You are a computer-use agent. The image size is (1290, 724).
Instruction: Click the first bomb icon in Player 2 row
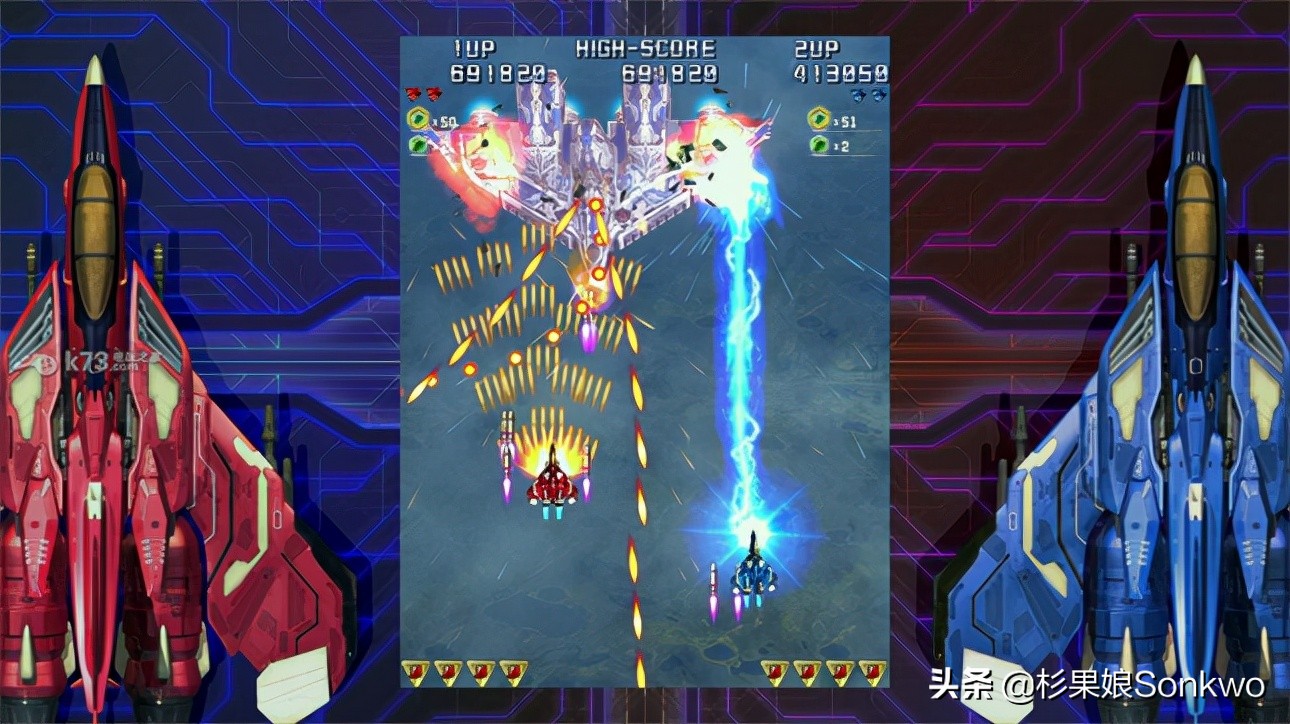[x=774, y=671]
